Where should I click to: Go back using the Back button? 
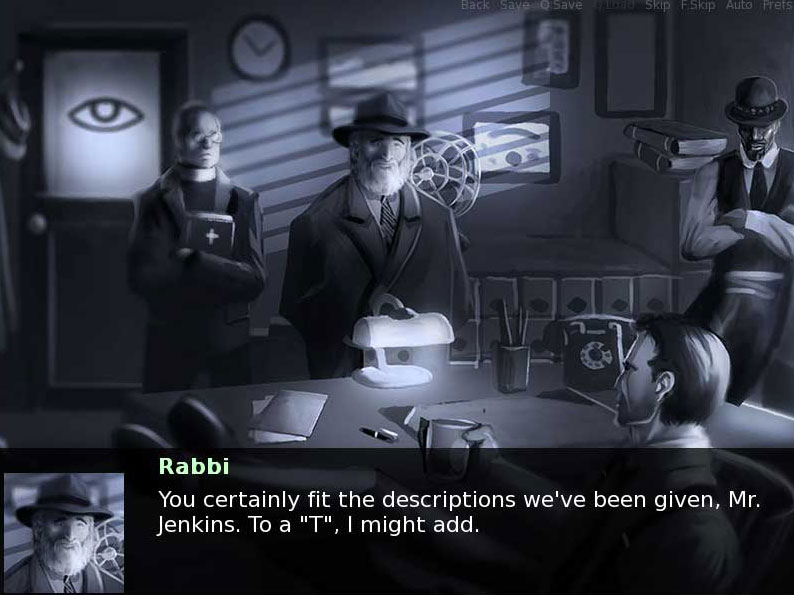(x=475, y=6)
